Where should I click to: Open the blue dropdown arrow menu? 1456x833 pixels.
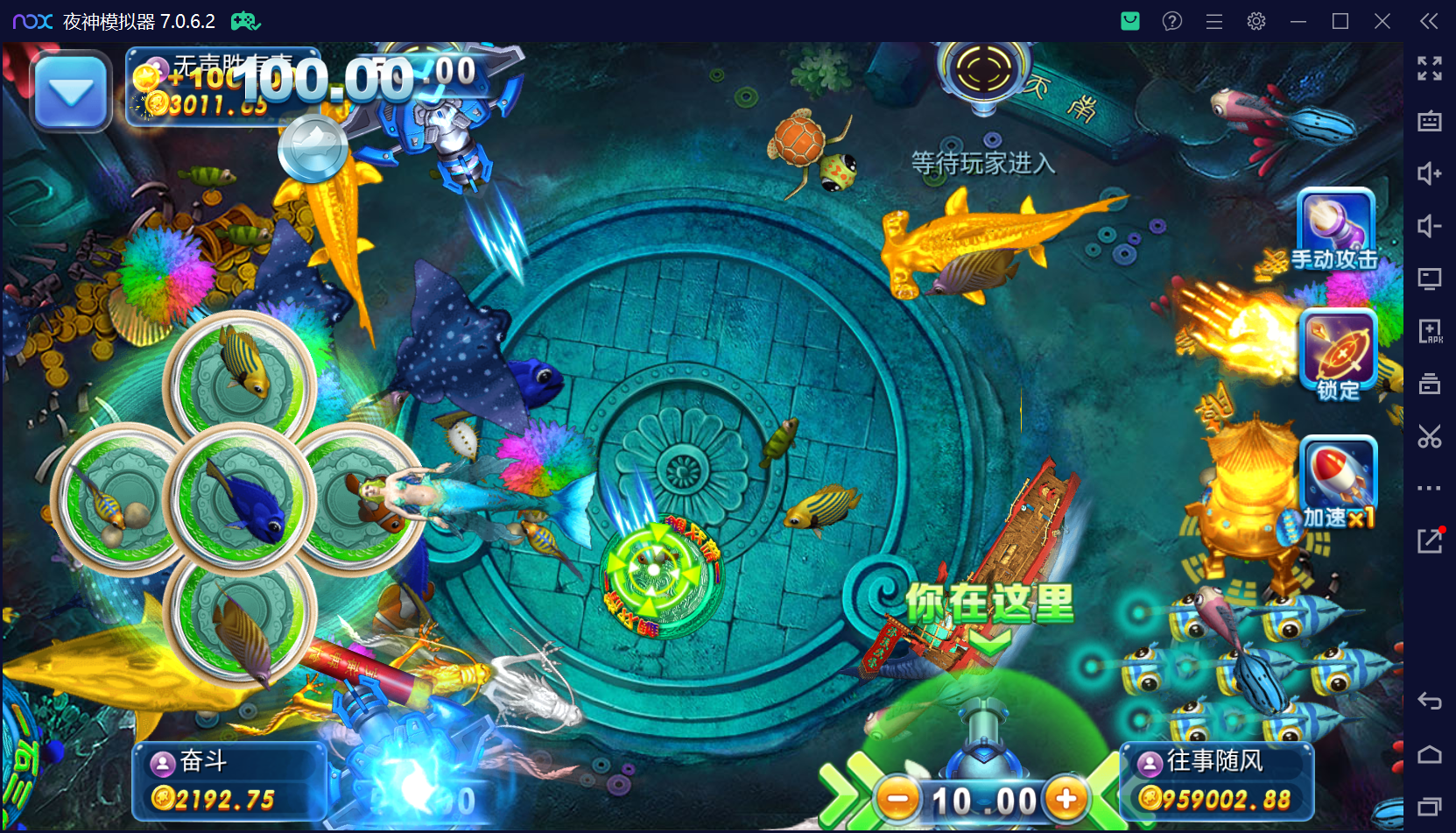(x=70, y=91)
